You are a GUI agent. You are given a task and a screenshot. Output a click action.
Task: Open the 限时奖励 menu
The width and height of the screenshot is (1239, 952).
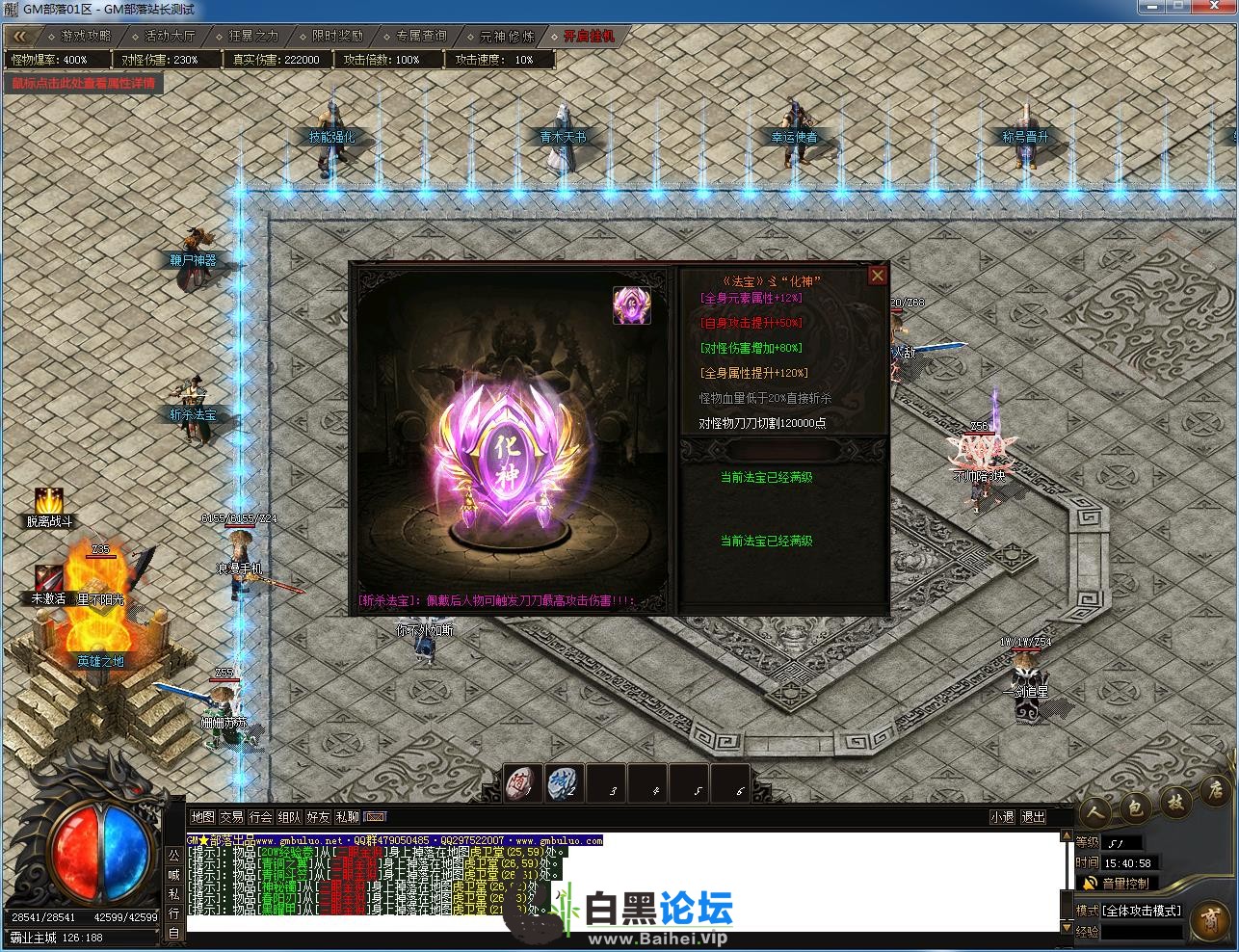(336, 36)
